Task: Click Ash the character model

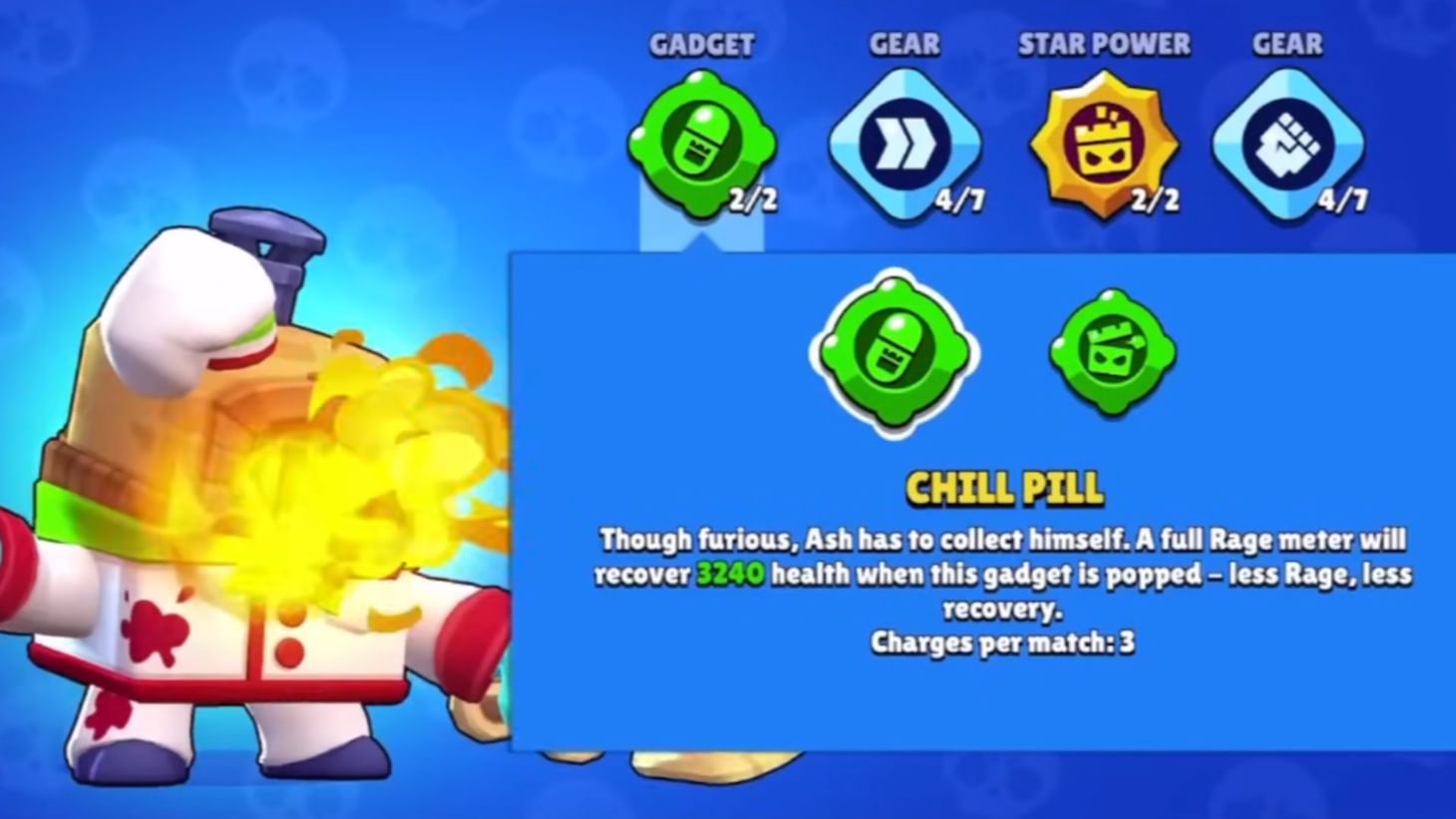Action: coord(229,479)
